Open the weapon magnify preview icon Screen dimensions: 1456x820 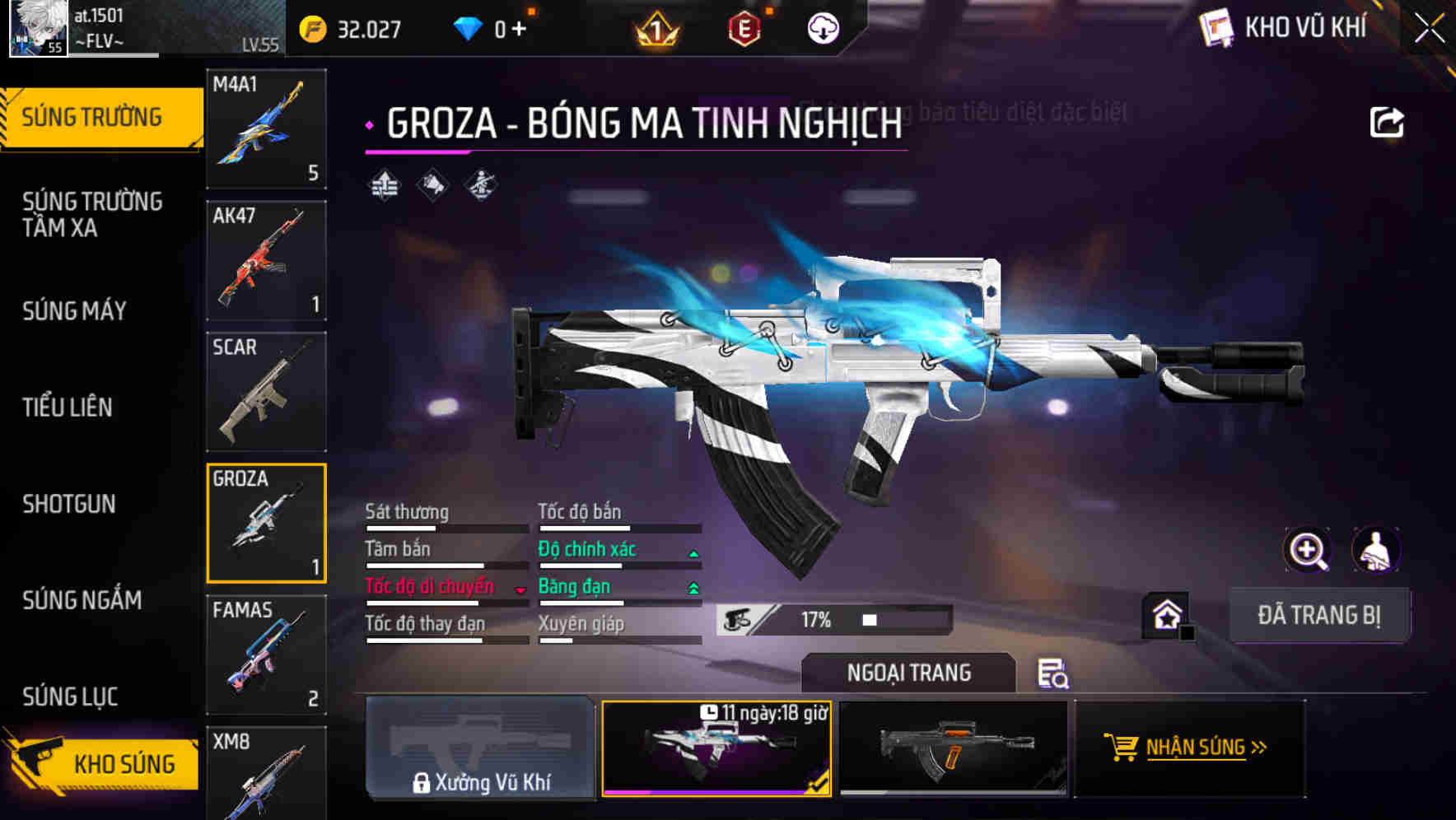point(1308,550)
